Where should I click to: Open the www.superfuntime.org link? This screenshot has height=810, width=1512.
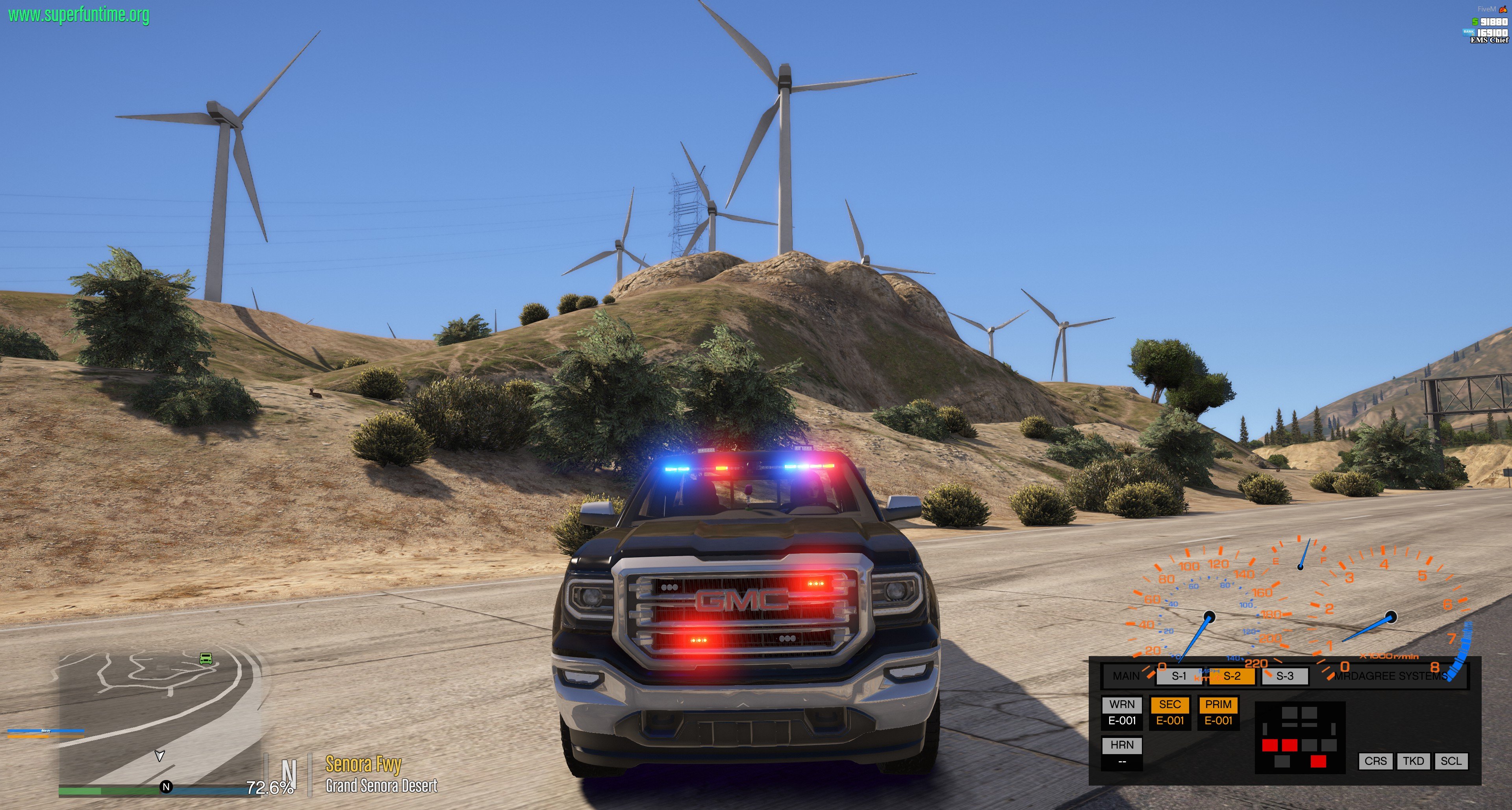(79, 15)
